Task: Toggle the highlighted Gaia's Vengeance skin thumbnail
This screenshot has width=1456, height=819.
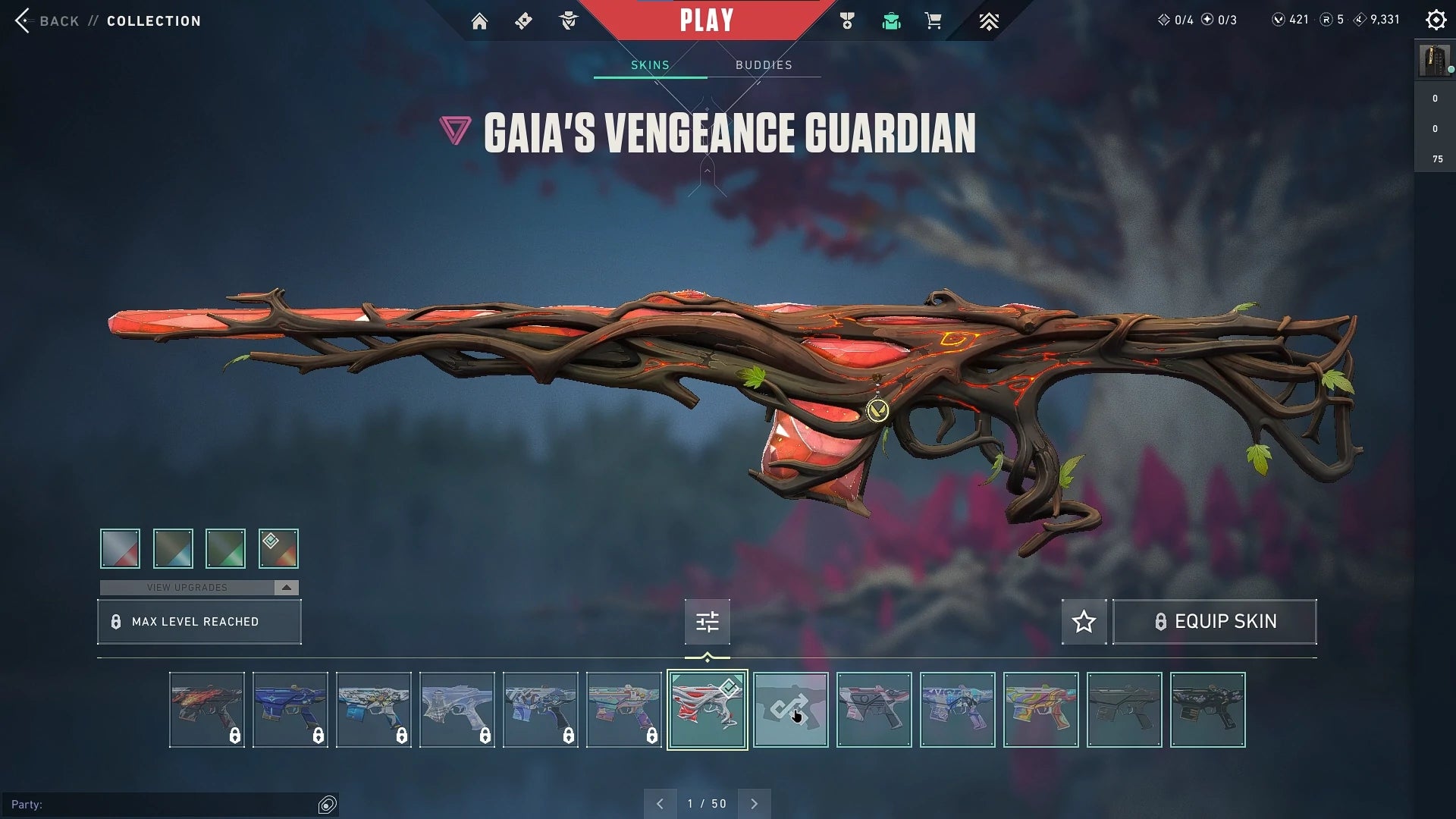Action: pyautogui.click(x=706, y=709)
